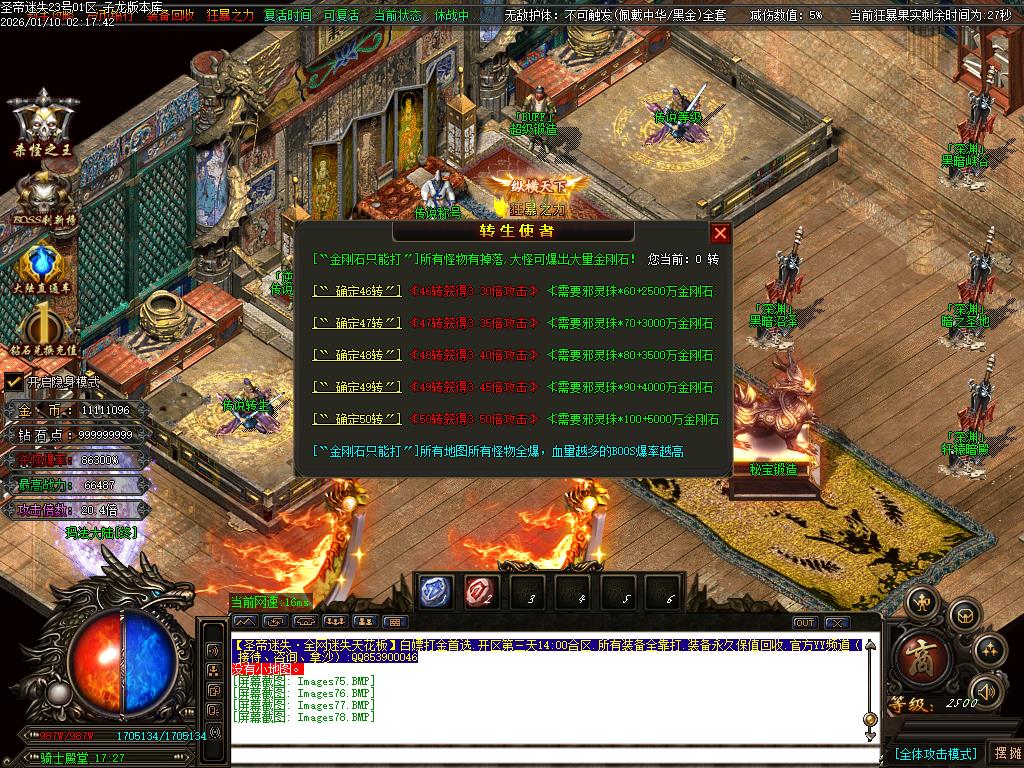Open the 大陆直通车 teleport icon
Viewport: 1024px width, 768px height.
point(43,270)
